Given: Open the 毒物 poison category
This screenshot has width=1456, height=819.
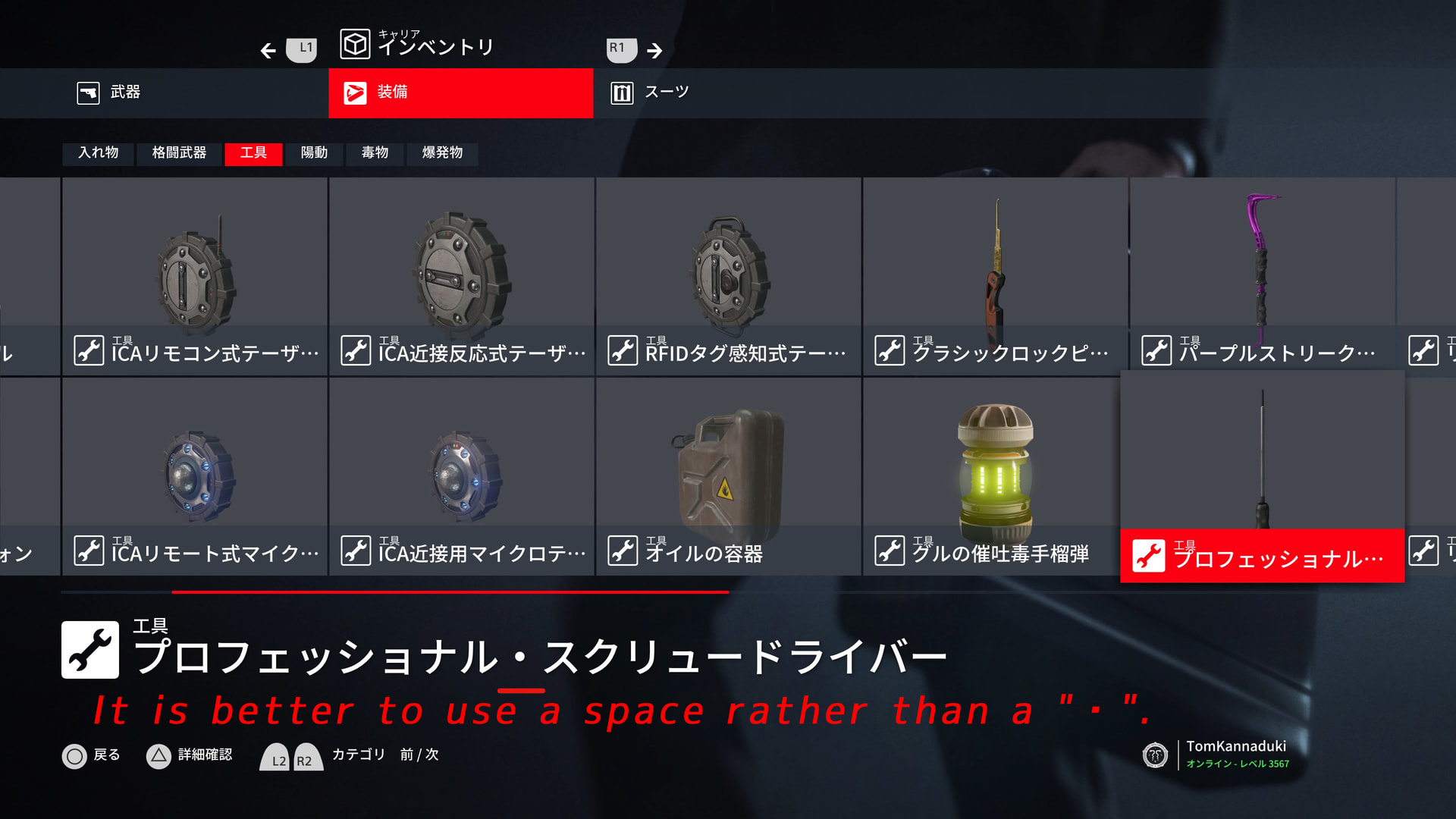Looking at the screenshot, I should coord(375,153).
